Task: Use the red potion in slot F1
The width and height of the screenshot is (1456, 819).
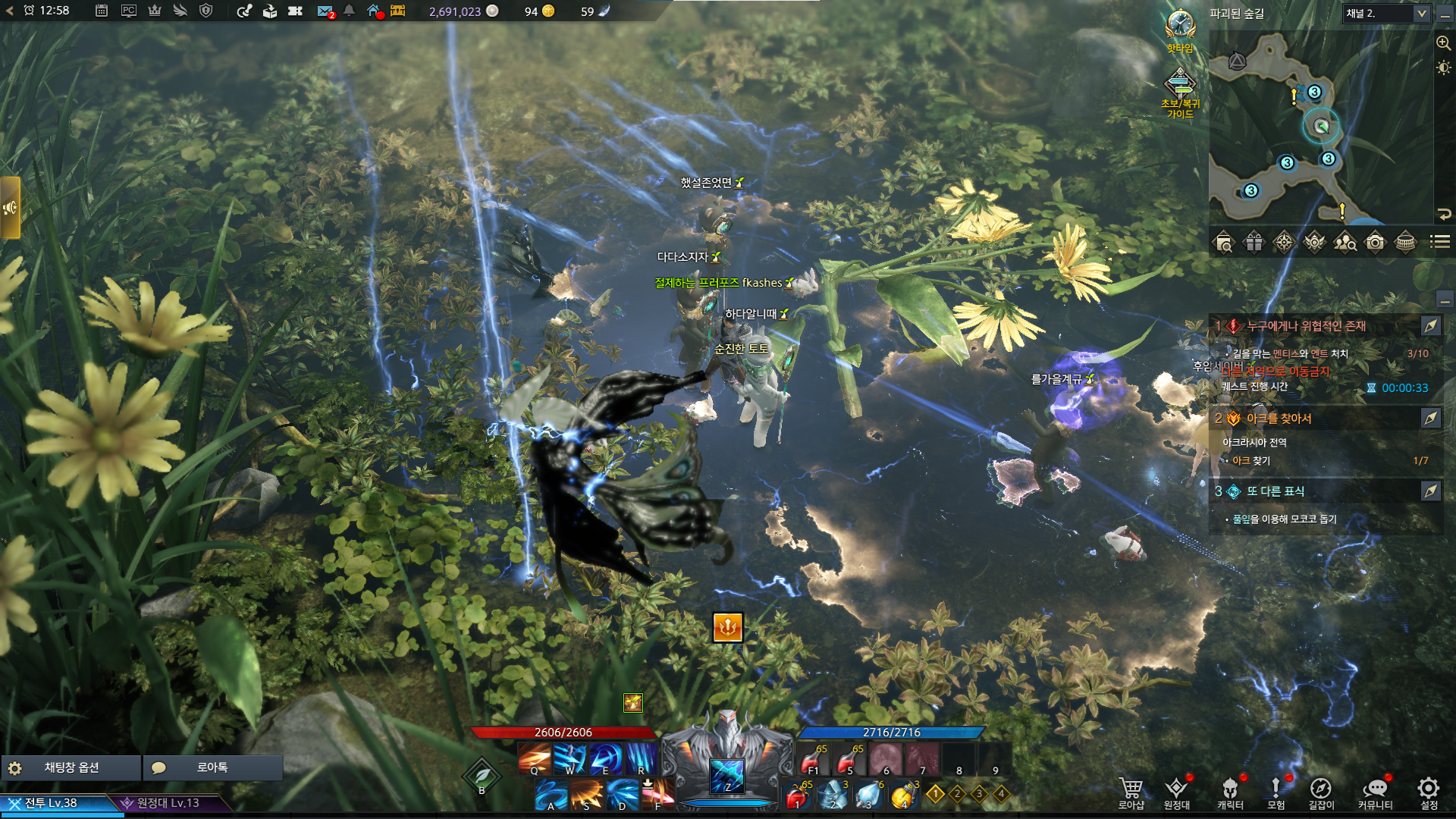Action: click(x=812, y=759)
